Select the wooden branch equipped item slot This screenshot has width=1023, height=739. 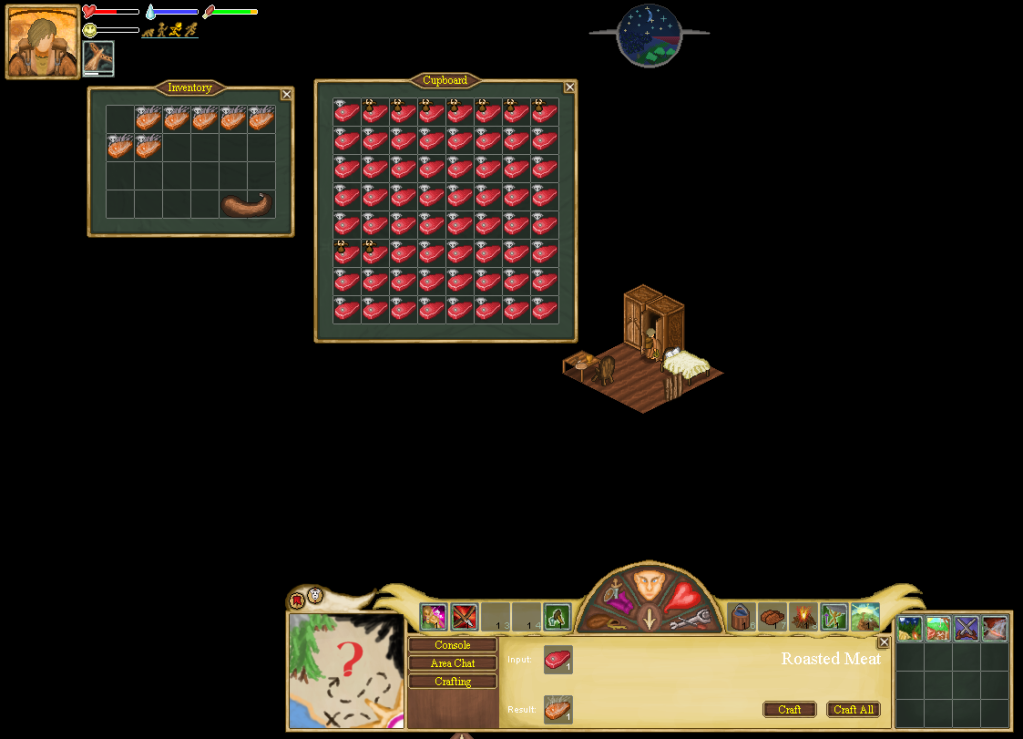98,57
